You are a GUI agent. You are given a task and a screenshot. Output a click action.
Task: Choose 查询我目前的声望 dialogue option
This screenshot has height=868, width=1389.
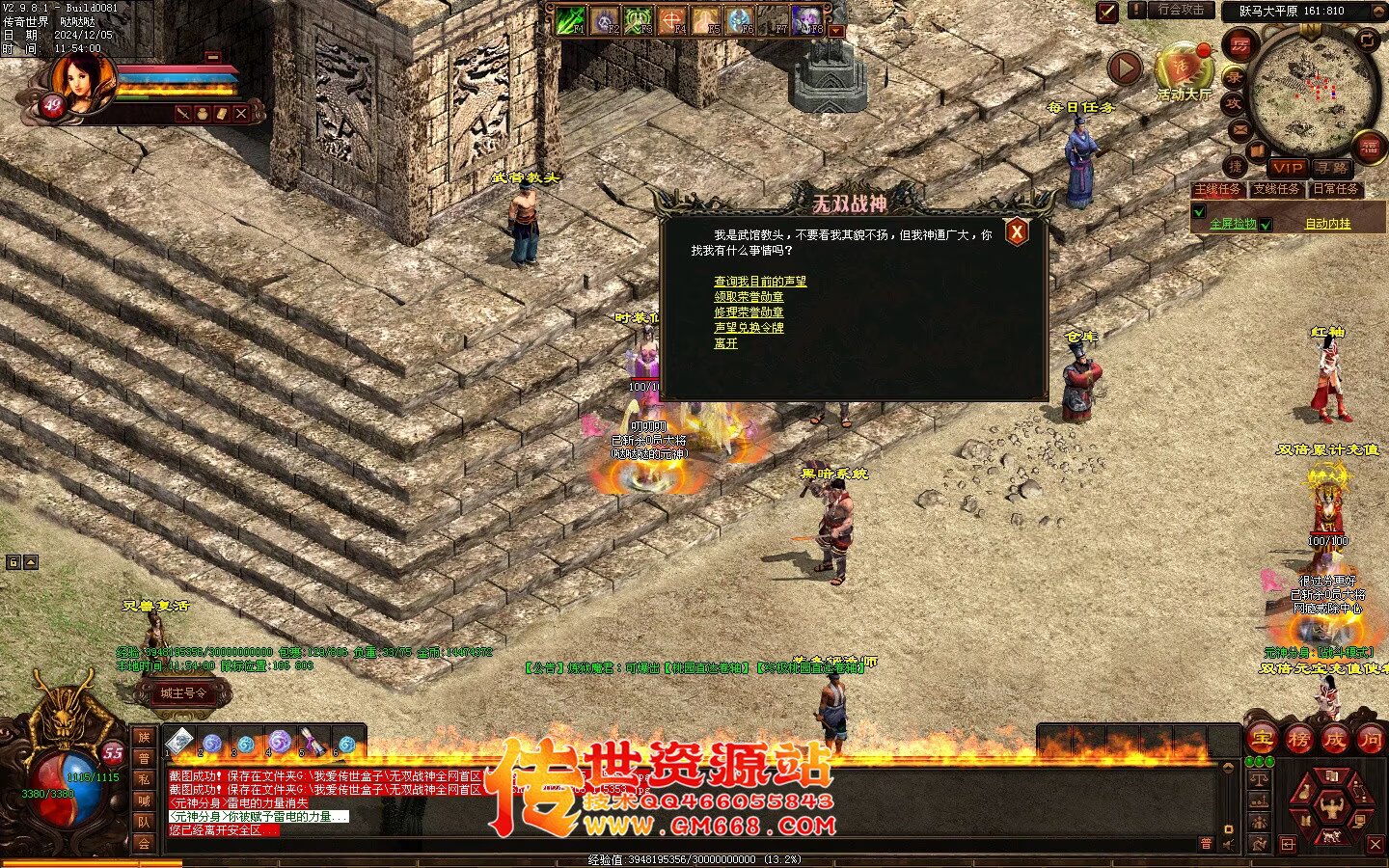click(760, 282)
